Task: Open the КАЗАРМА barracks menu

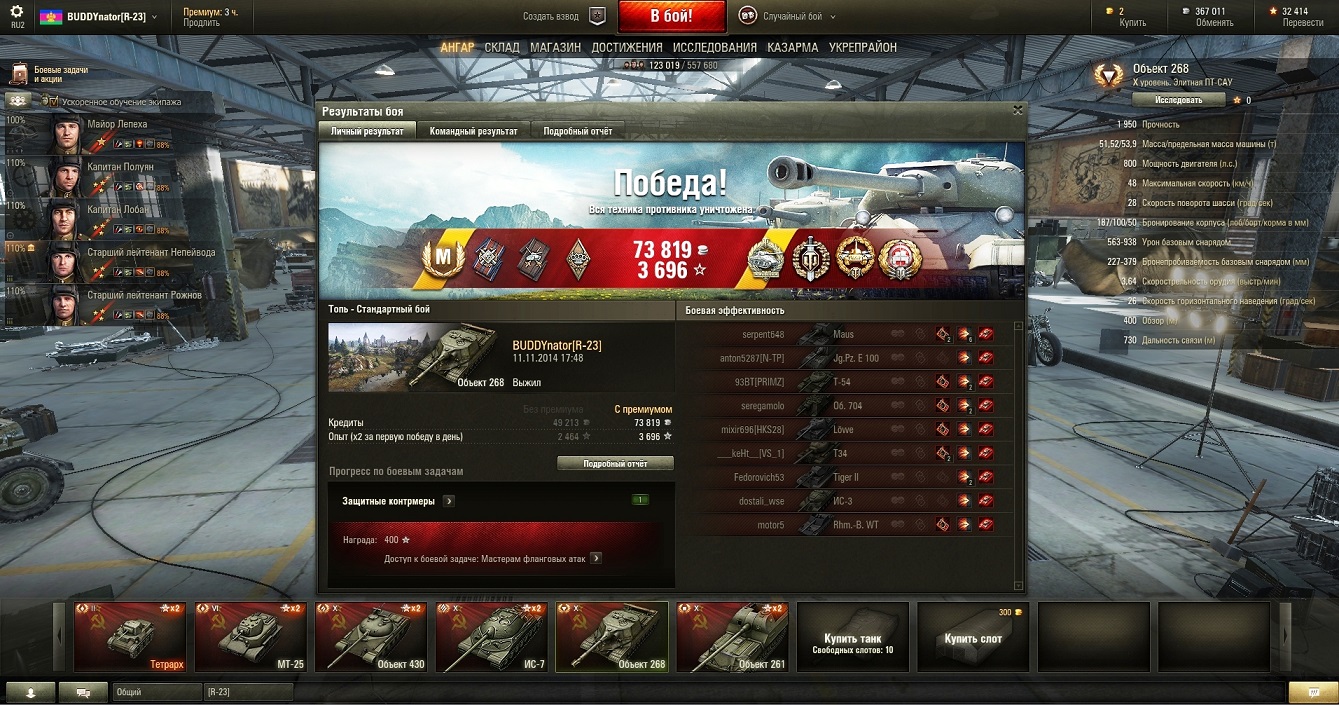Action: [x=792, y=47]
